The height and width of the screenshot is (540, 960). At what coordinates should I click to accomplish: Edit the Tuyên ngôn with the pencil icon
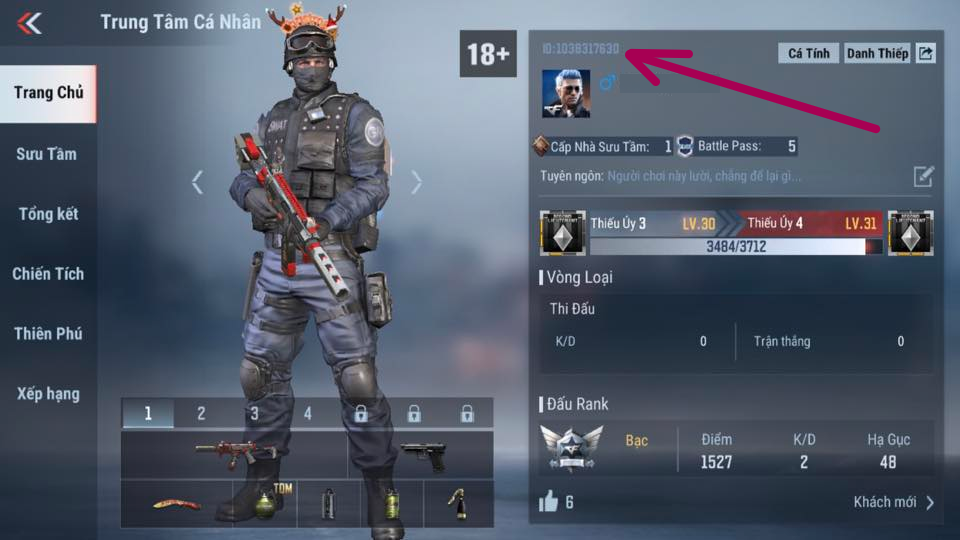pyautogui.click(x=923, y=177)
